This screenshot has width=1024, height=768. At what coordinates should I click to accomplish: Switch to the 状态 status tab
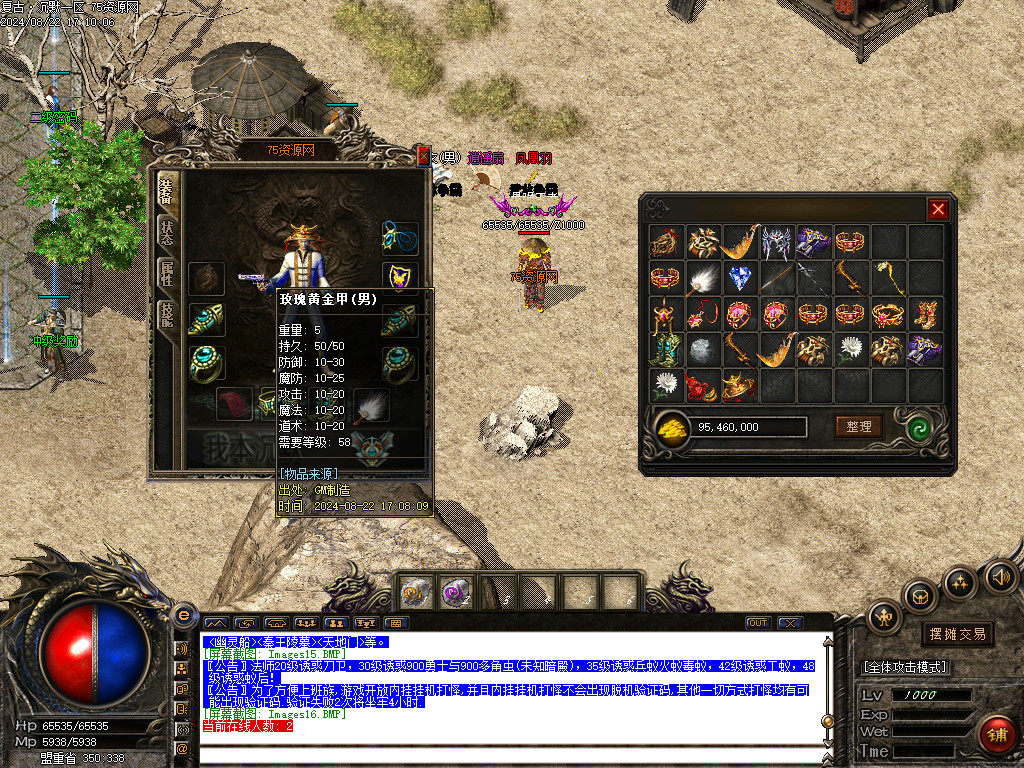165,229
